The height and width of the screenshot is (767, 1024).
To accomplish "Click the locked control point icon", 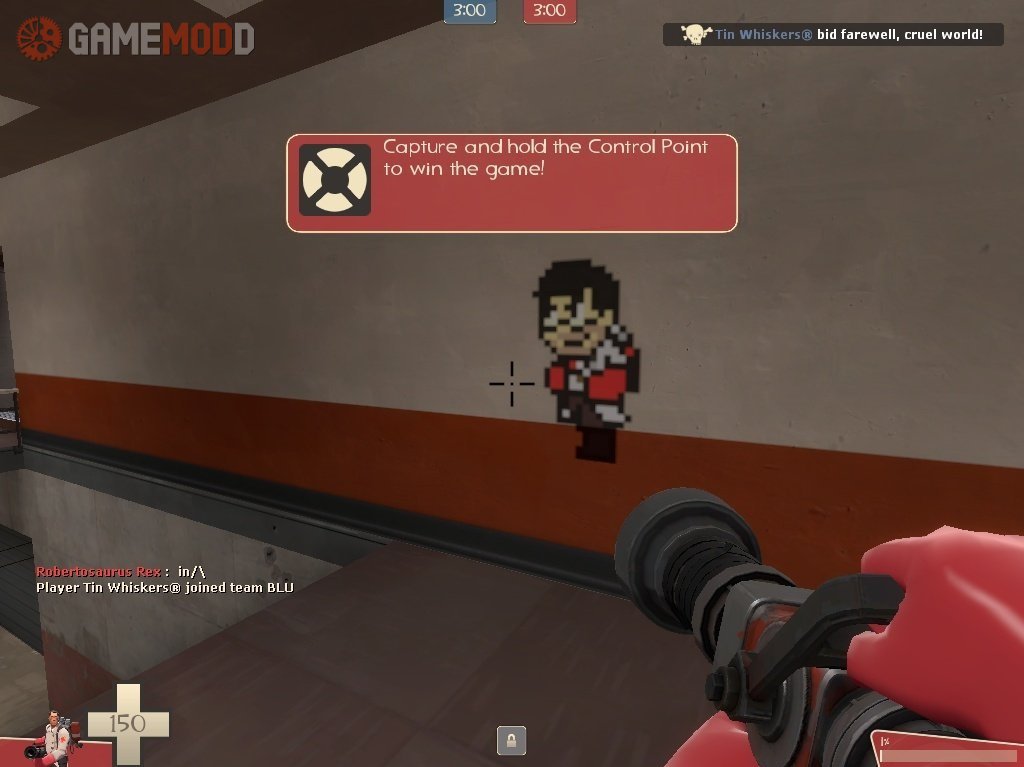I will click(x=511, y=740).
